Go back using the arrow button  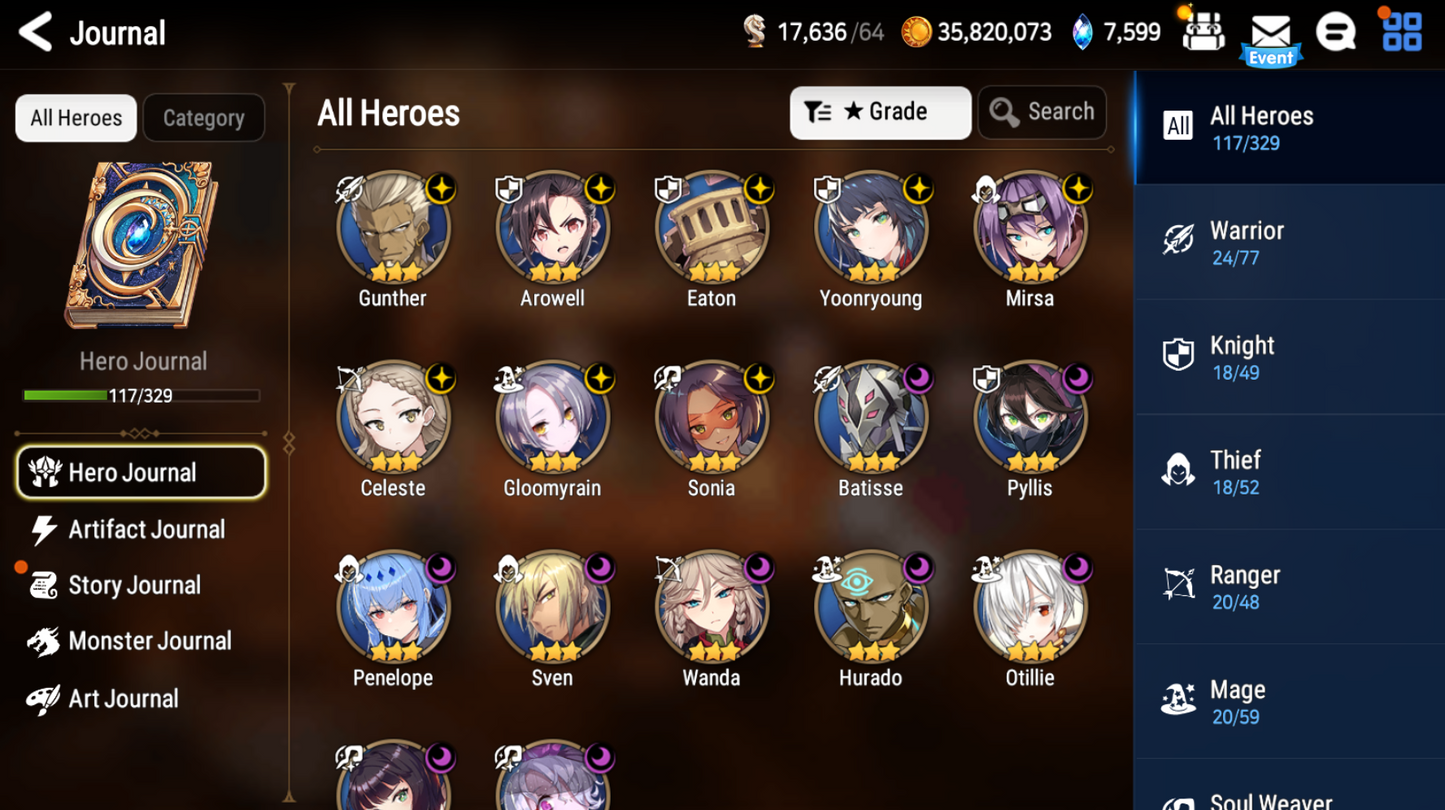pos(33,31)
